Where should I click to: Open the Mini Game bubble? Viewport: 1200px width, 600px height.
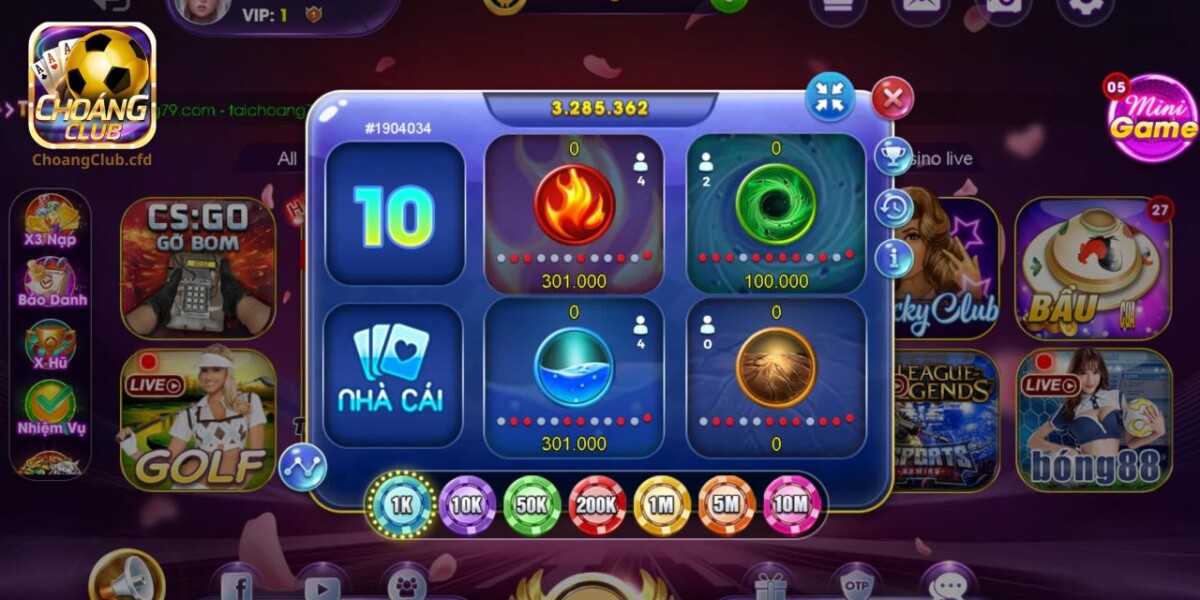(1152, 118)
